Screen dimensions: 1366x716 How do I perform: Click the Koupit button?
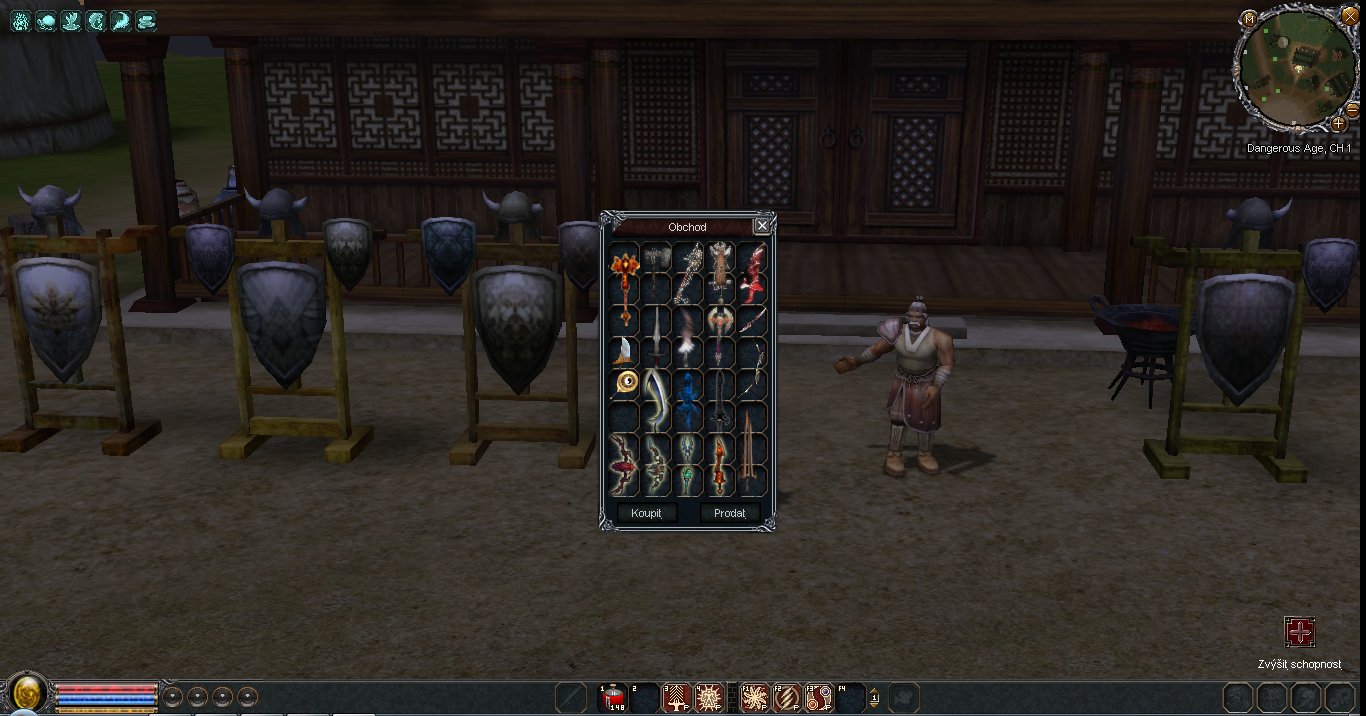point(647,513)
